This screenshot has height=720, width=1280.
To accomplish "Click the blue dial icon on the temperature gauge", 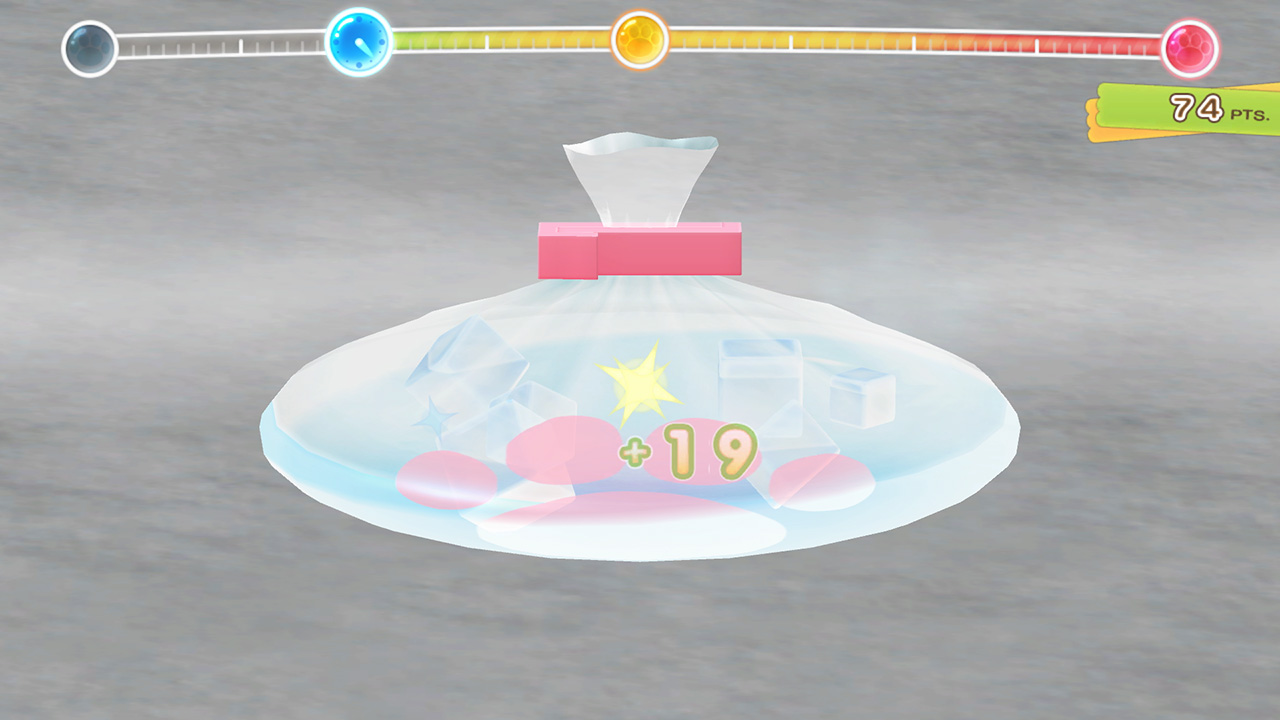I will [x=356, y=42].
